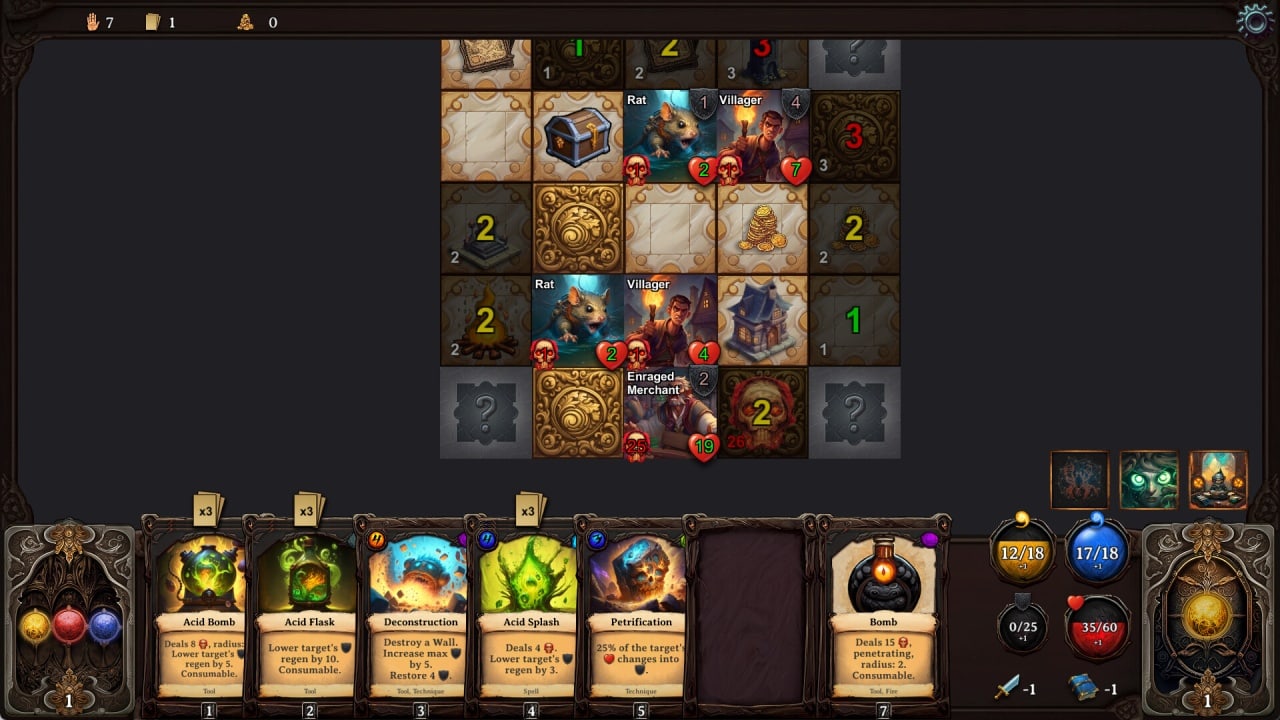Select the meditating figure relic icon
Viewport: 1280px width, 720px height.
(1218, 480)
